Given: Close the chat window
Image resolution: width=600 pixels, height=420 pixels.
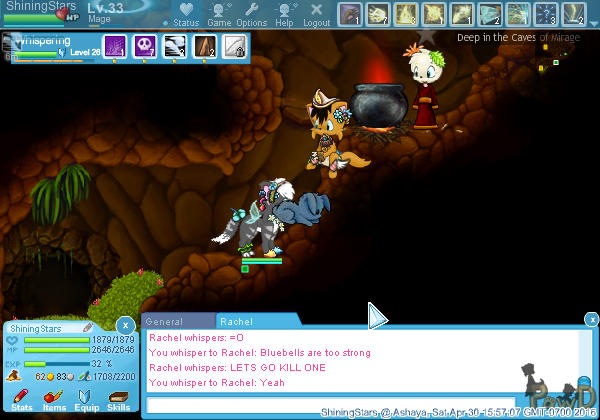Looking at the screenshot, I should point(590,321).
